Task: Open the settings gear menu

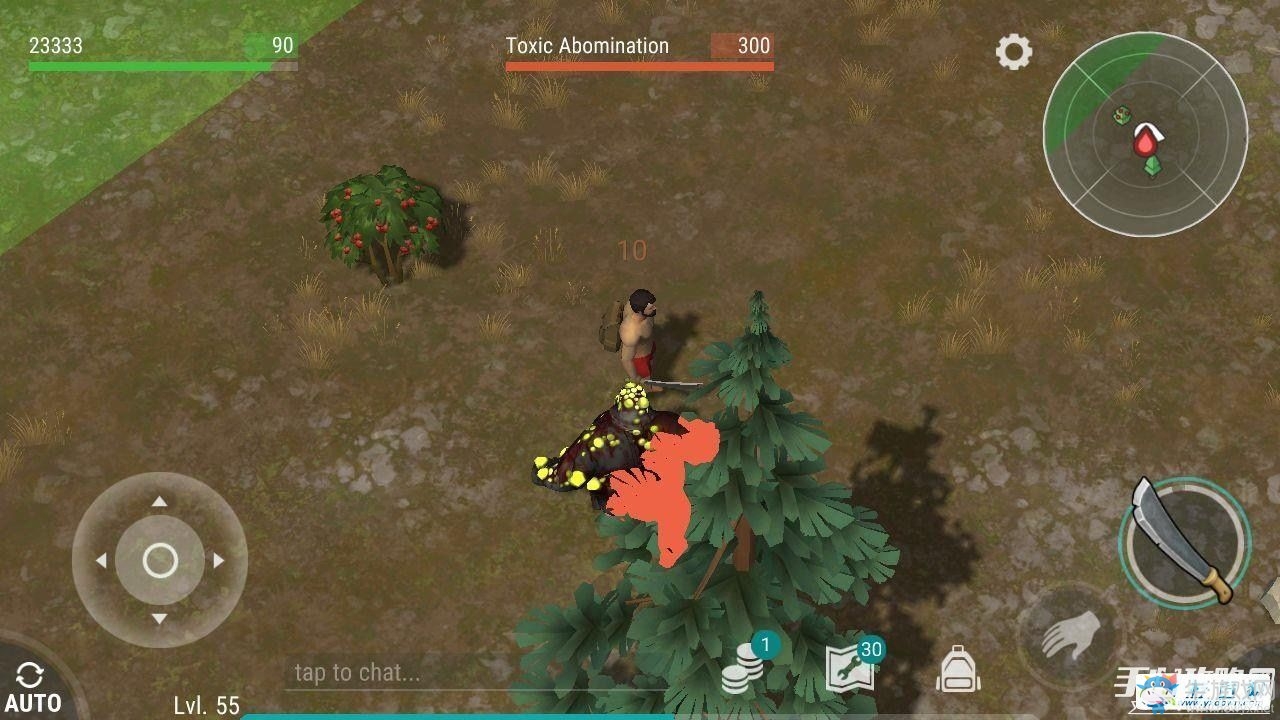Action: tap(1014, 52)
